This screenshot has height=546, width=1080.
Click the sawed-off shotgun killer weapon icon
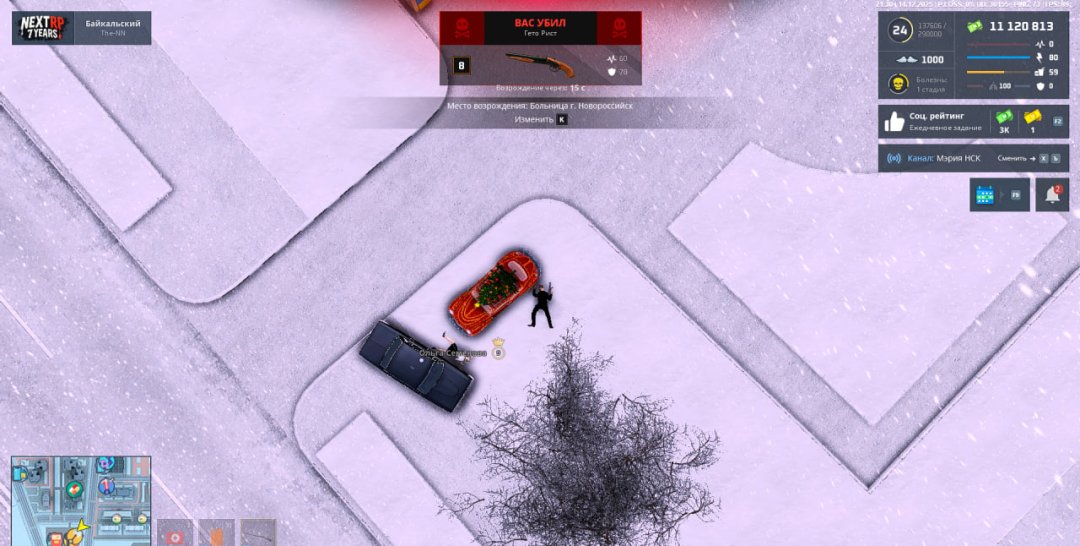(x=540, y=64)
